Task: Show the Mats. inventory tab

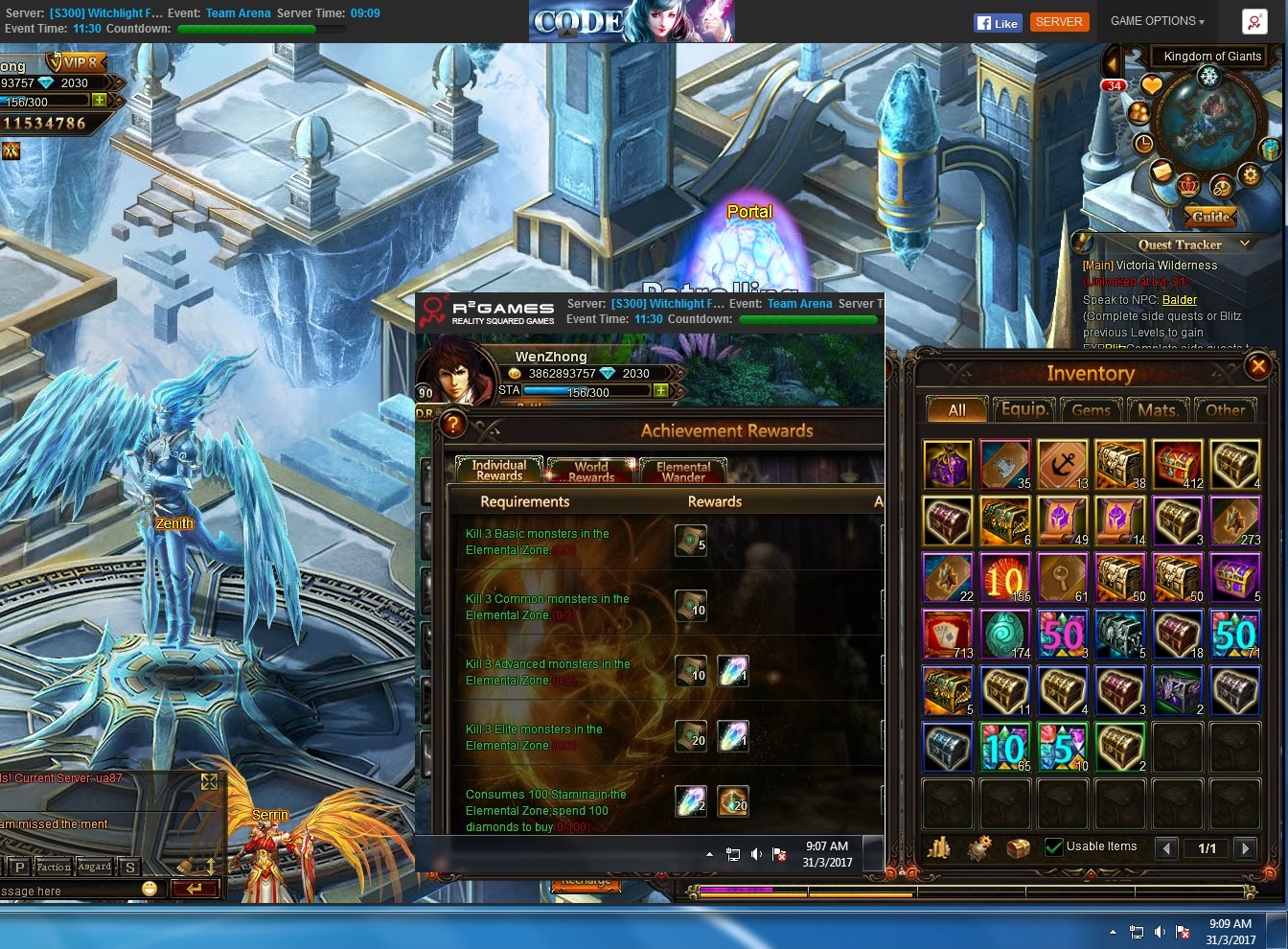Action: click(x=1157, y=409)
